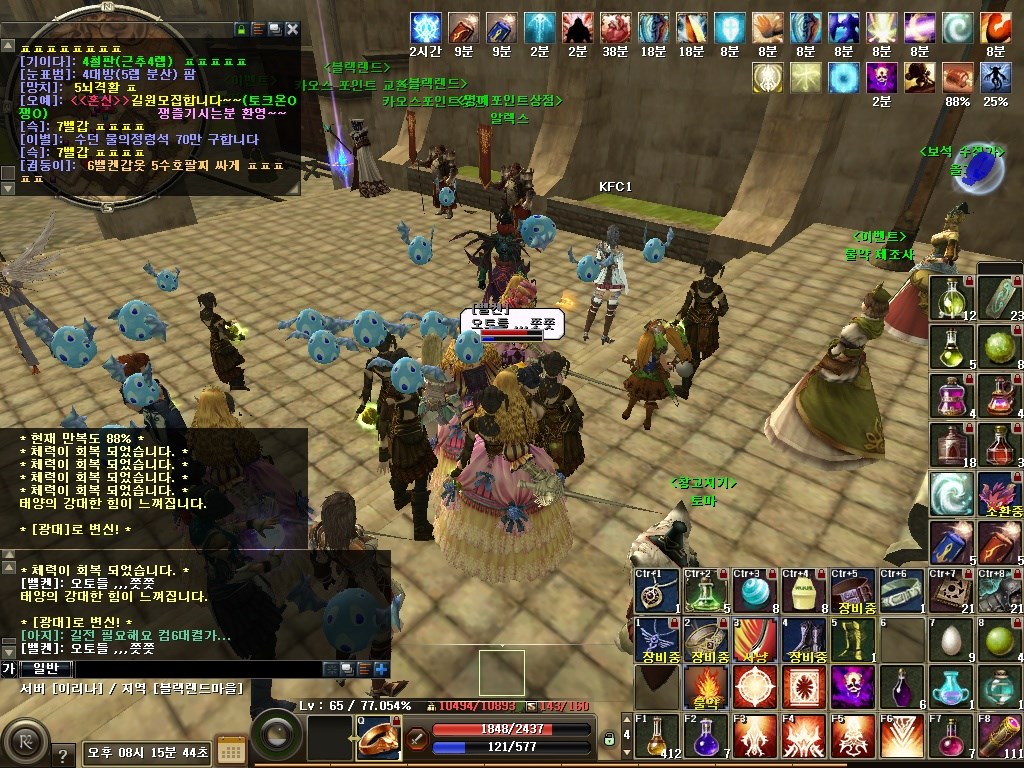Use the green flask in slot Ctrl+2

704,591
